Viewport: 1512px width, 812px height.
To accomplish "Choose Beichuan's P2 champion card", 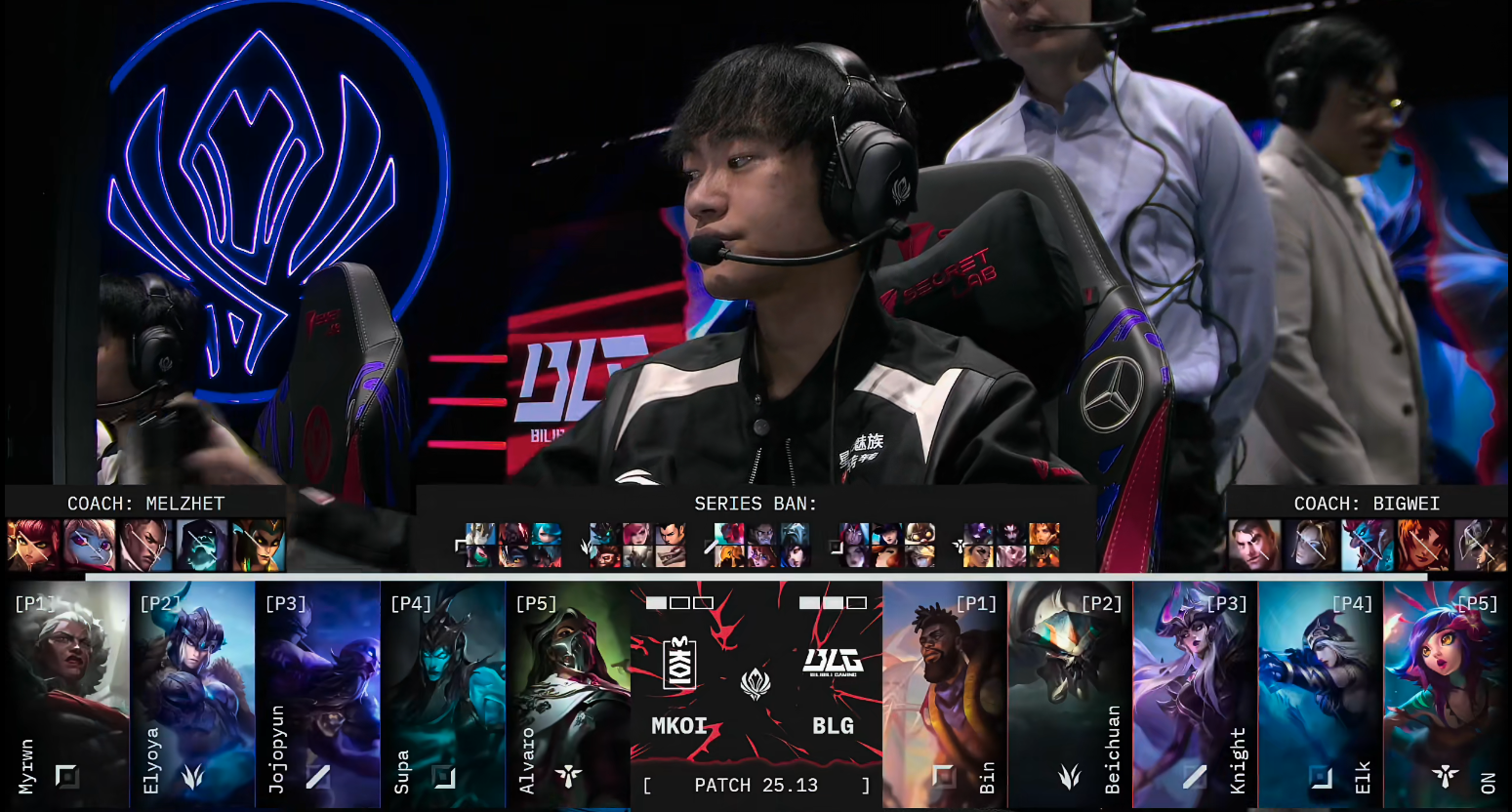I will 1070,694.
